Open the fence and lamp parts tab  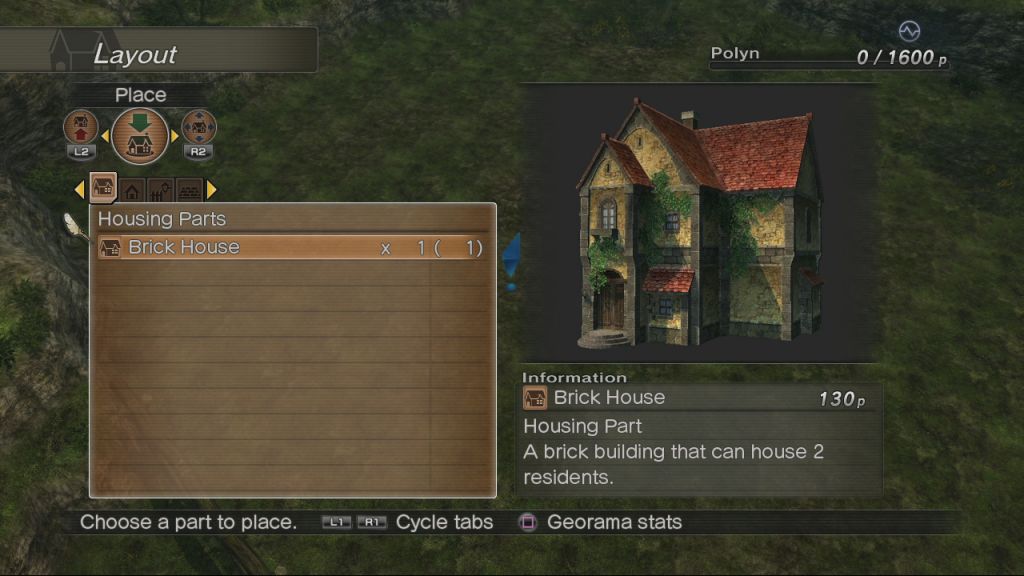click(160, 189)
